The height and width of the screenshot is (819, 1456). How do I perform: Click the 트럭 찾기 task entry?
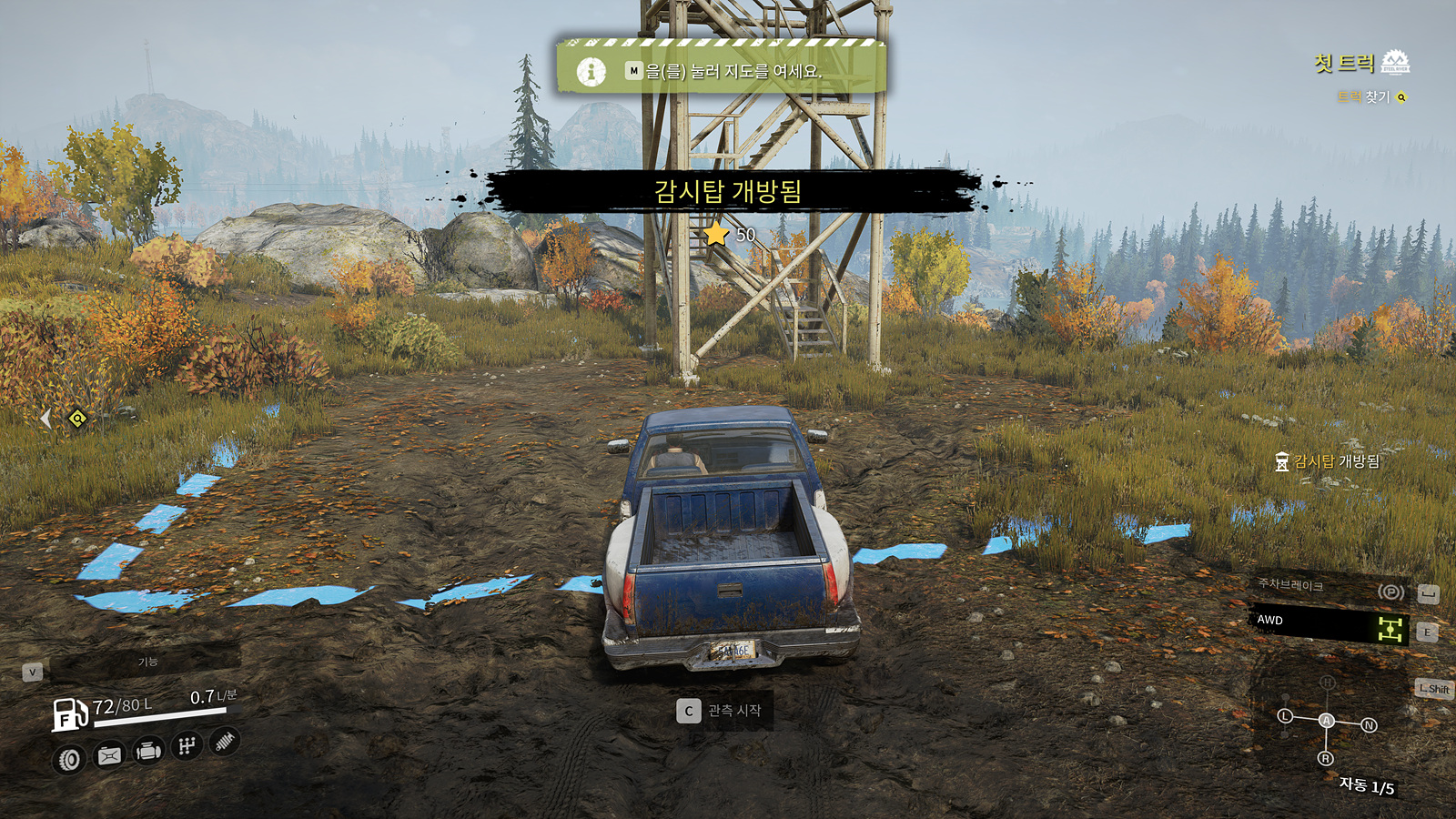click(x=1364, y=96)
